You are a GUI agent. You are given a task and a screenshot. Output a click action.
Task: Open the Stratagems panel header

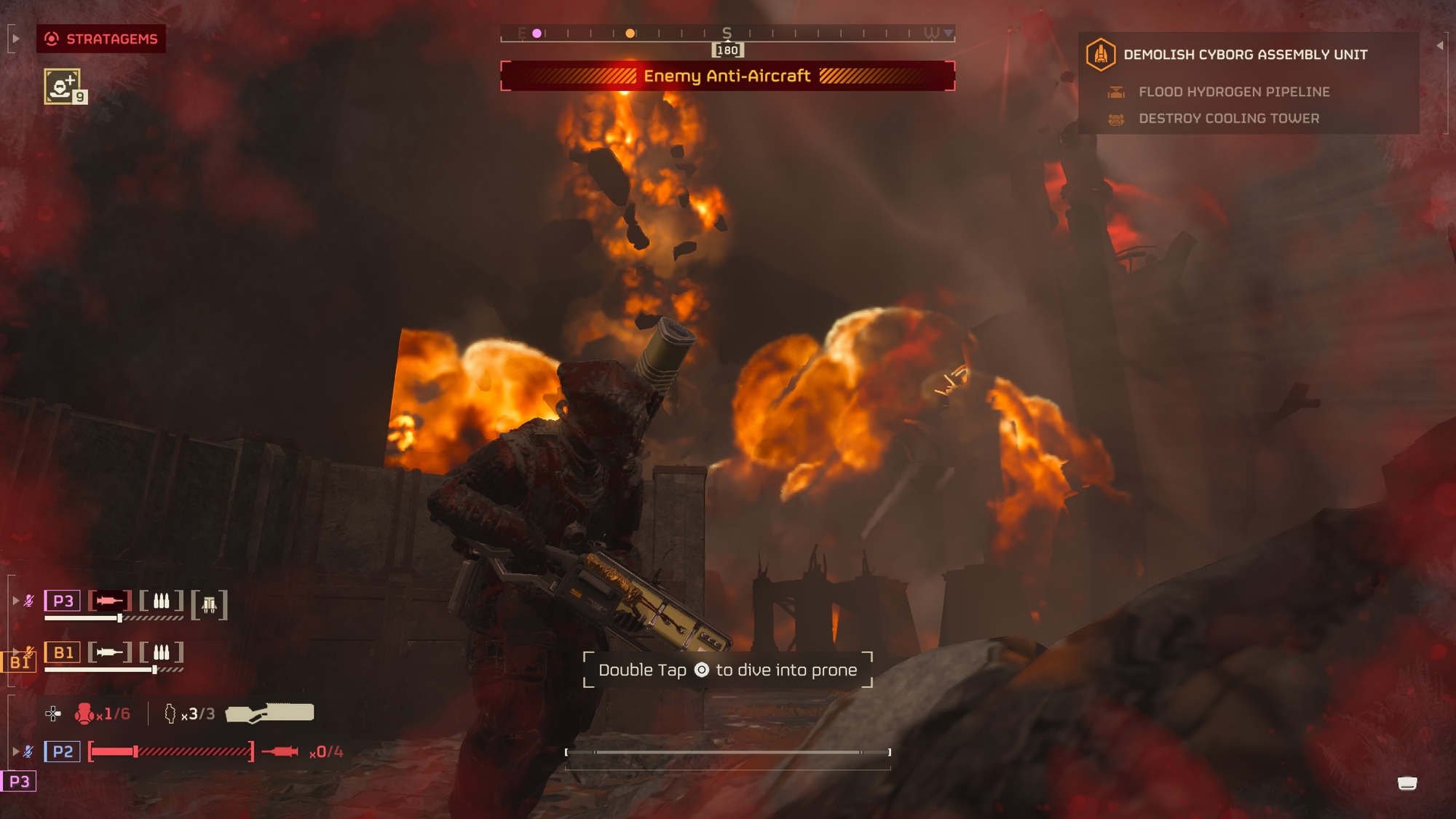pos(101,39)
